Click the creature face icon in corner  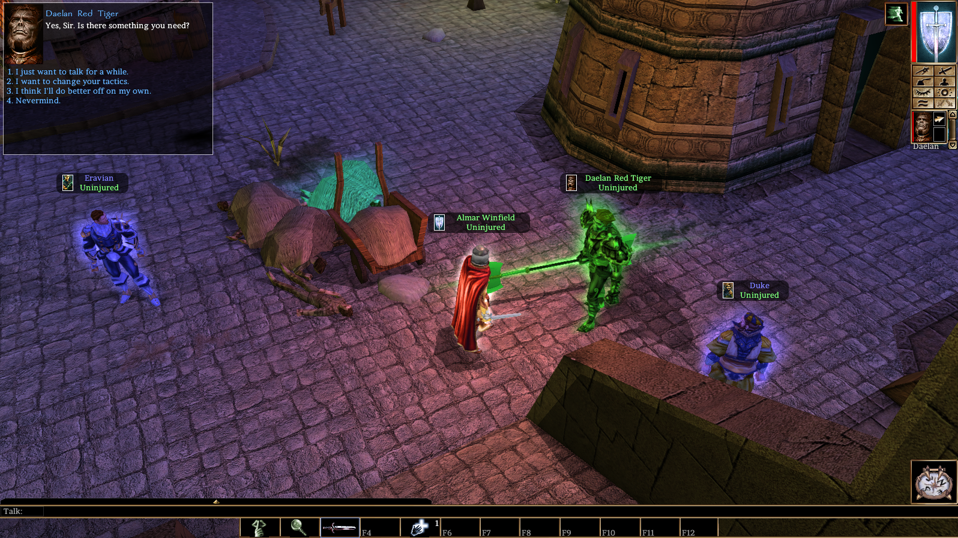[x=934, y=482]
